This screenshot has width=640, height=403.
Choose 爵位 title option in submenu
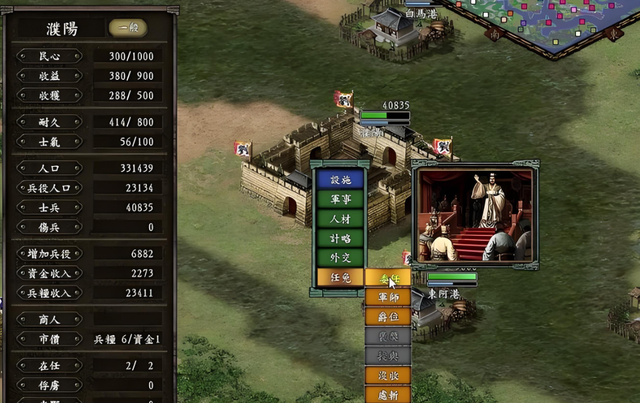387,317
